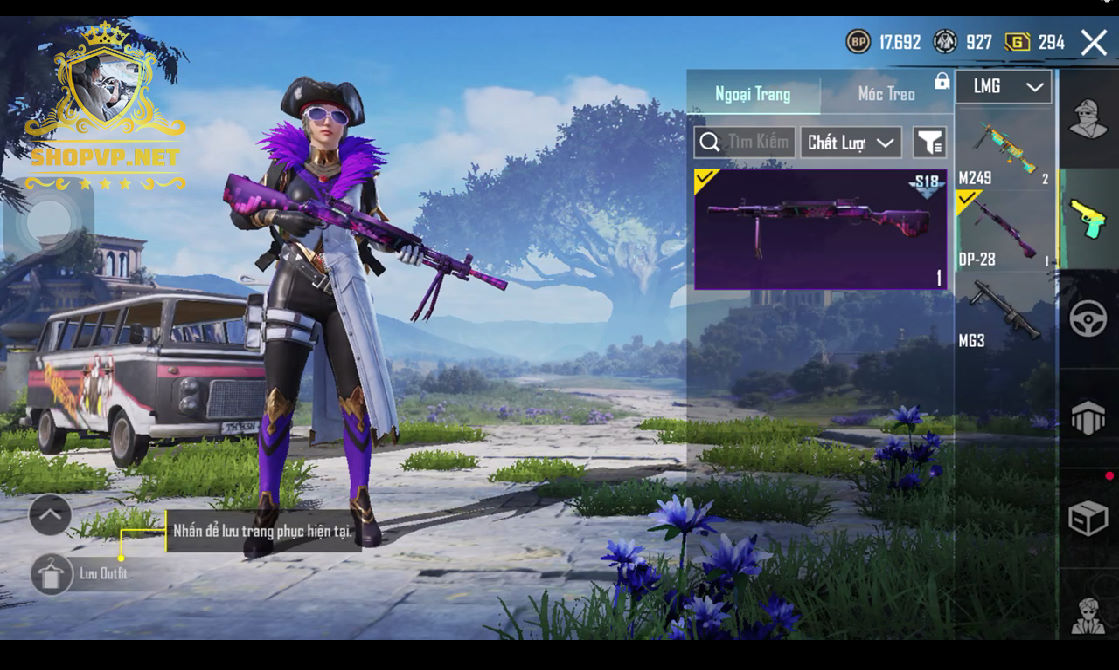This screenshot has height=670, width=1119.
Task: Choose the M249 in the weapon list
Action: (1004, 152)
